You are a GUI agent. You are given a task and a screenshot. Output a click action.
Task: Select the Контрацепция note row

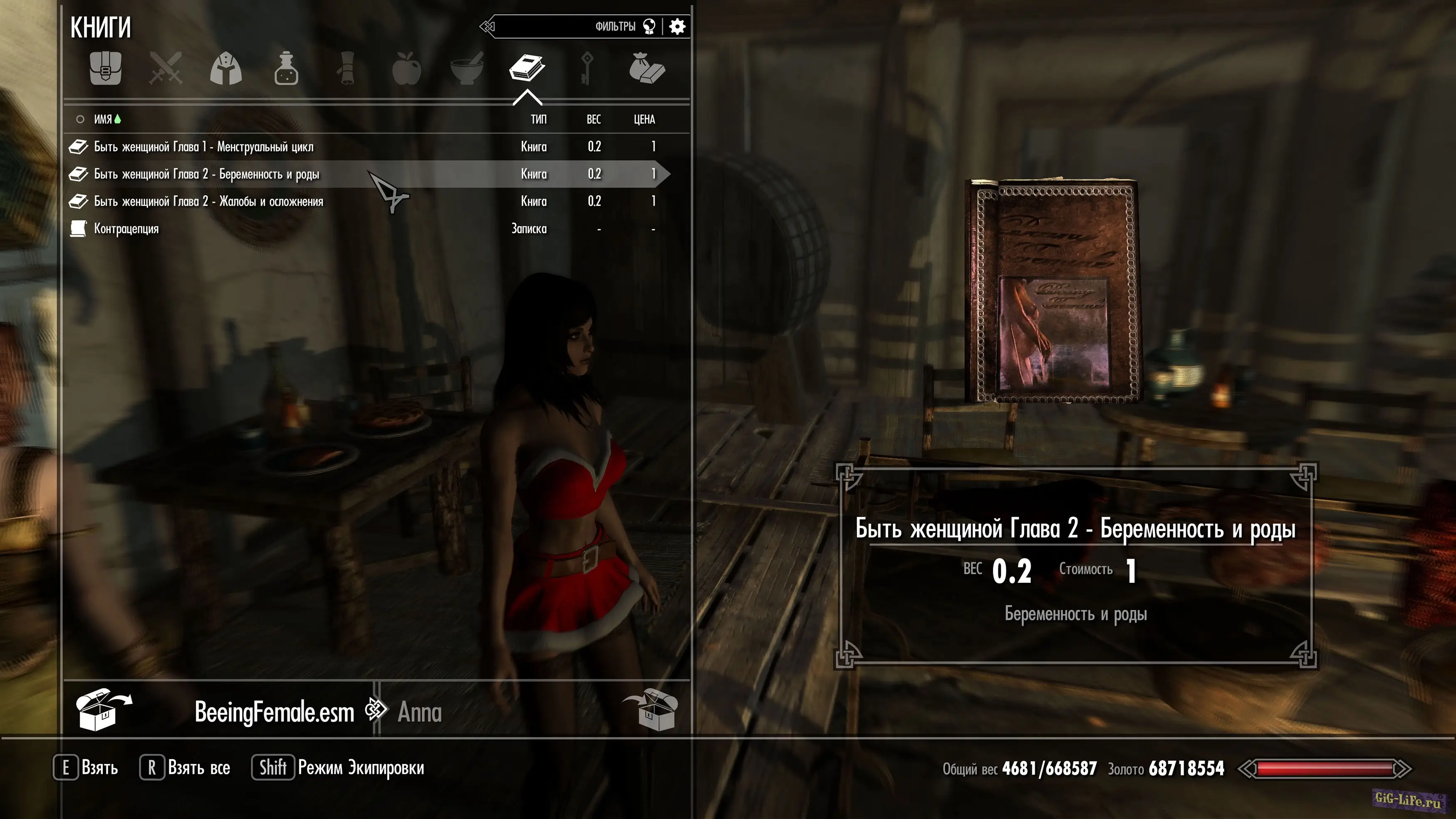pos(126,229)
